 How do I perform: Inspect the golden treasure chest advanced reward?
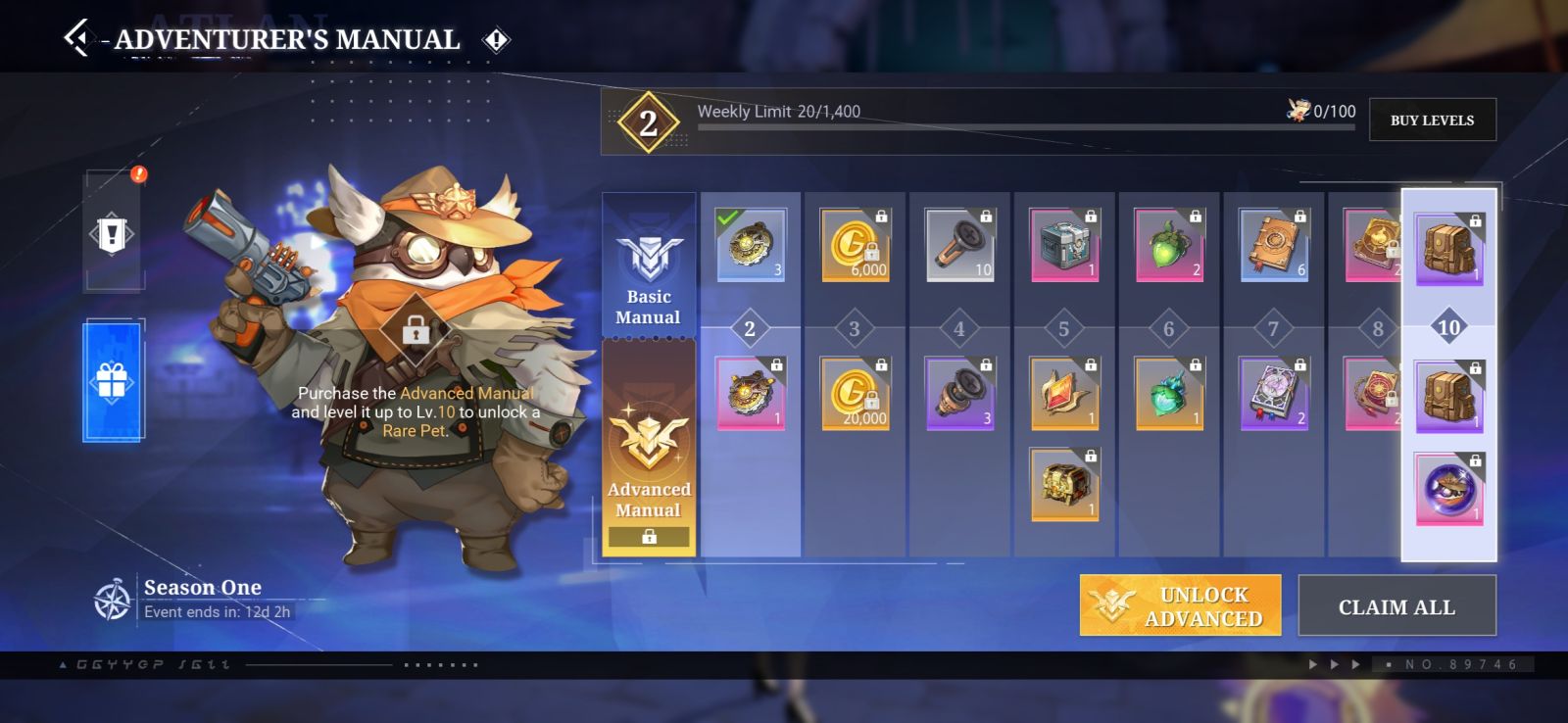pyautogui.click(x=1064, y=484)
